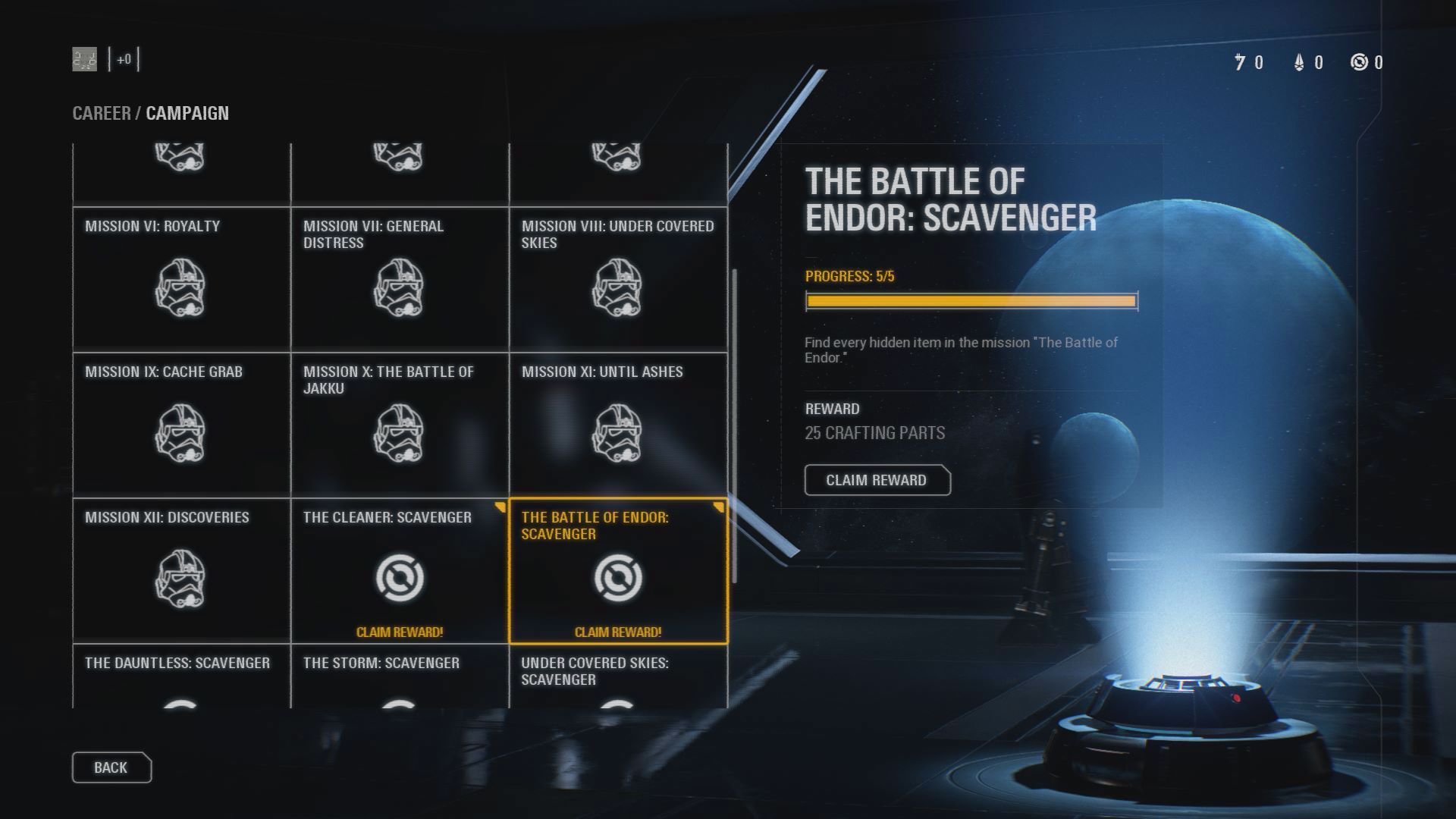Click the Progress 5/5 progress bar
The height and width of the screenshot is (819, 1456).
(x=971, y=301)
